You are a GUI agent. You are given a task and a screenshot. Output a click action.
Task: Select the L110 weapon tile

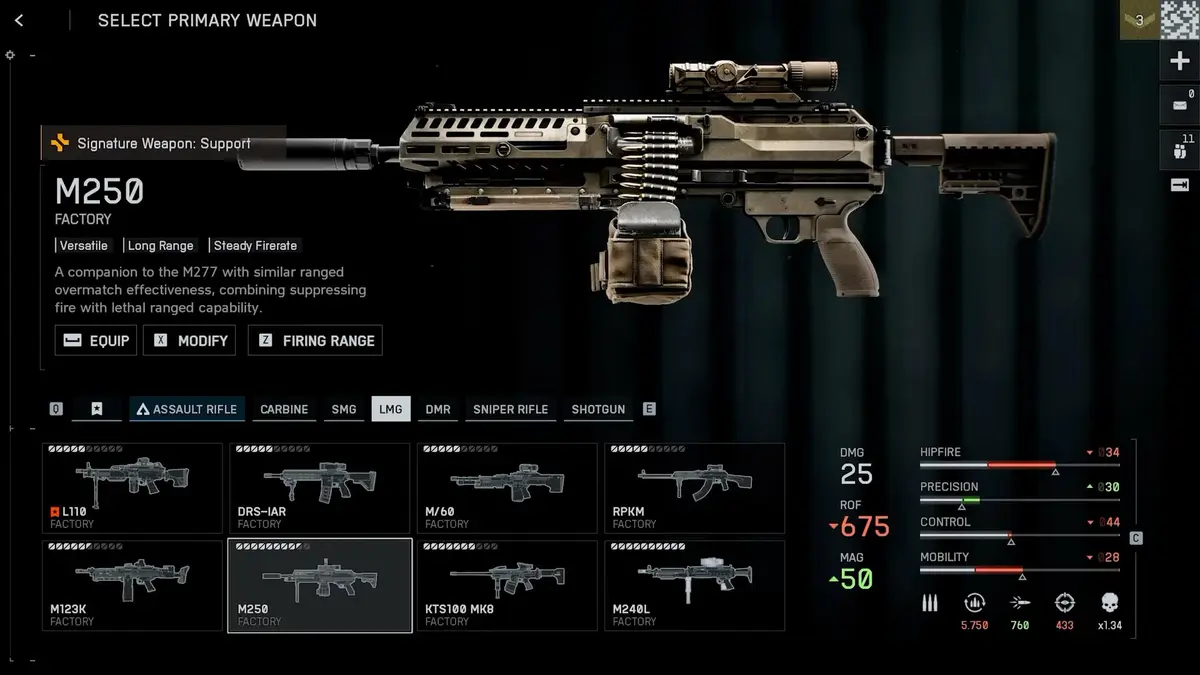[132, 488]
